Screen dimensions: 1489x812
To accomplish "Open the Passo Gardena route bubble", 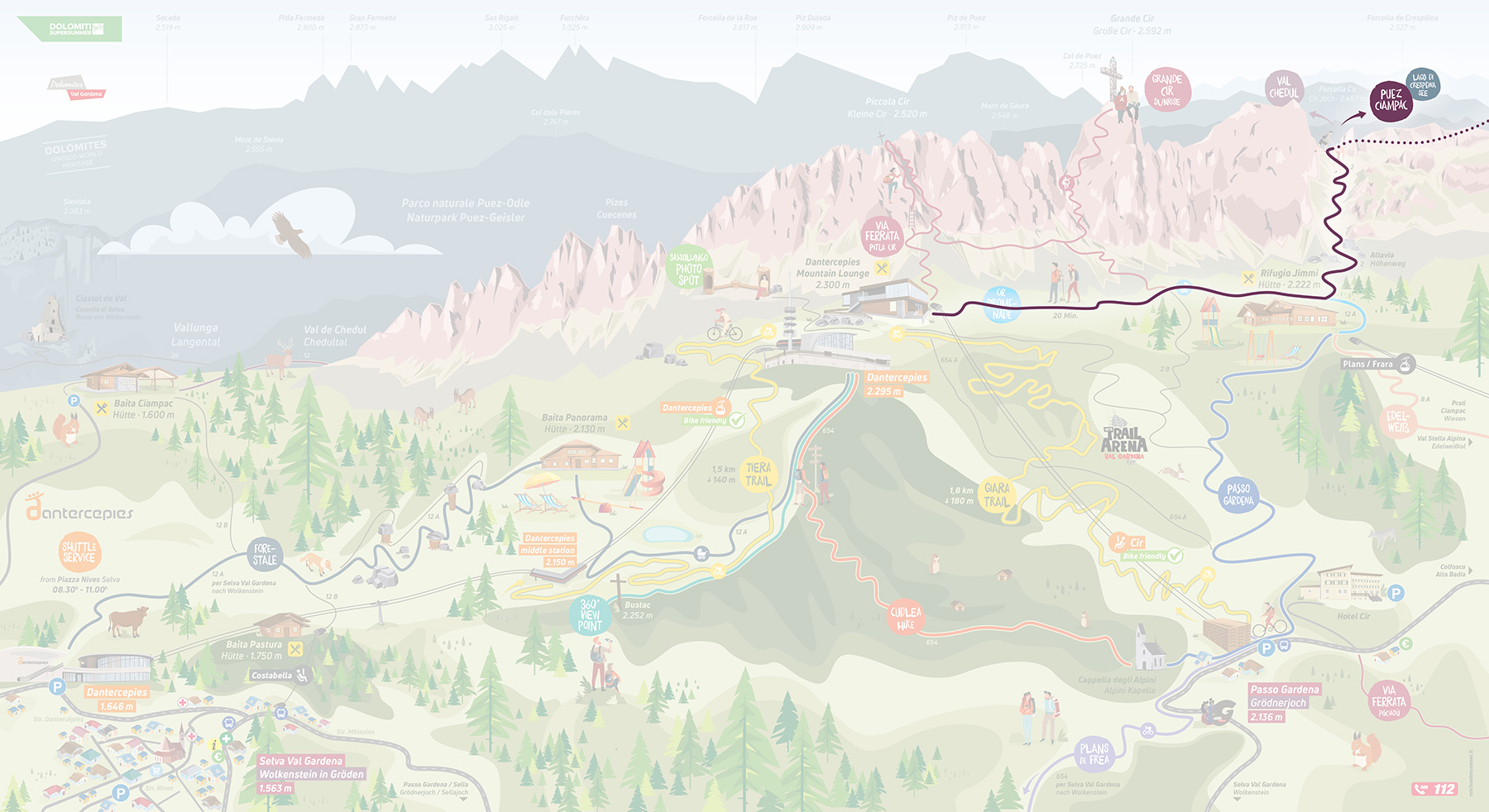I will tap(1238, 494).
